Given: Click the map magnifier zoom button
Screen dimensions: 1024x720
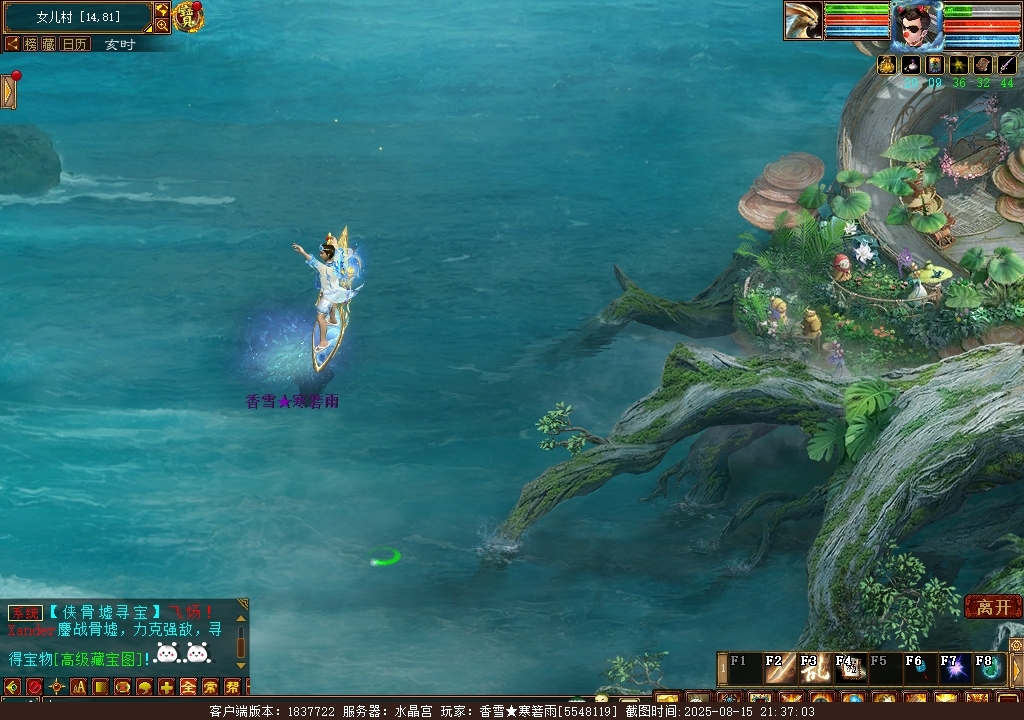Looking at the screenshot, I should tap(161, 25).
